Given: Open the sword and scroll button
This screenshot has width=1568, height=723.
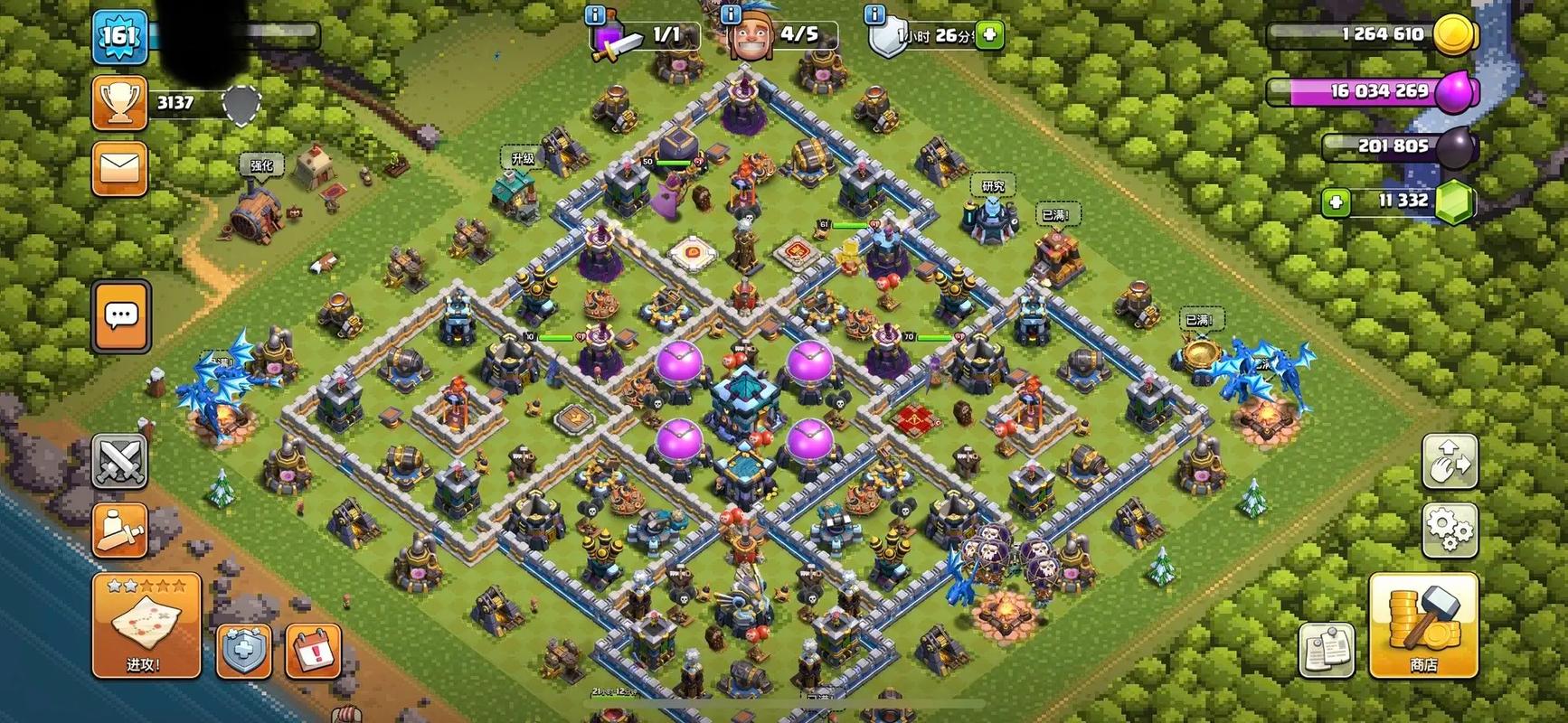Looking at the screenshot, I should pos(119,529).
